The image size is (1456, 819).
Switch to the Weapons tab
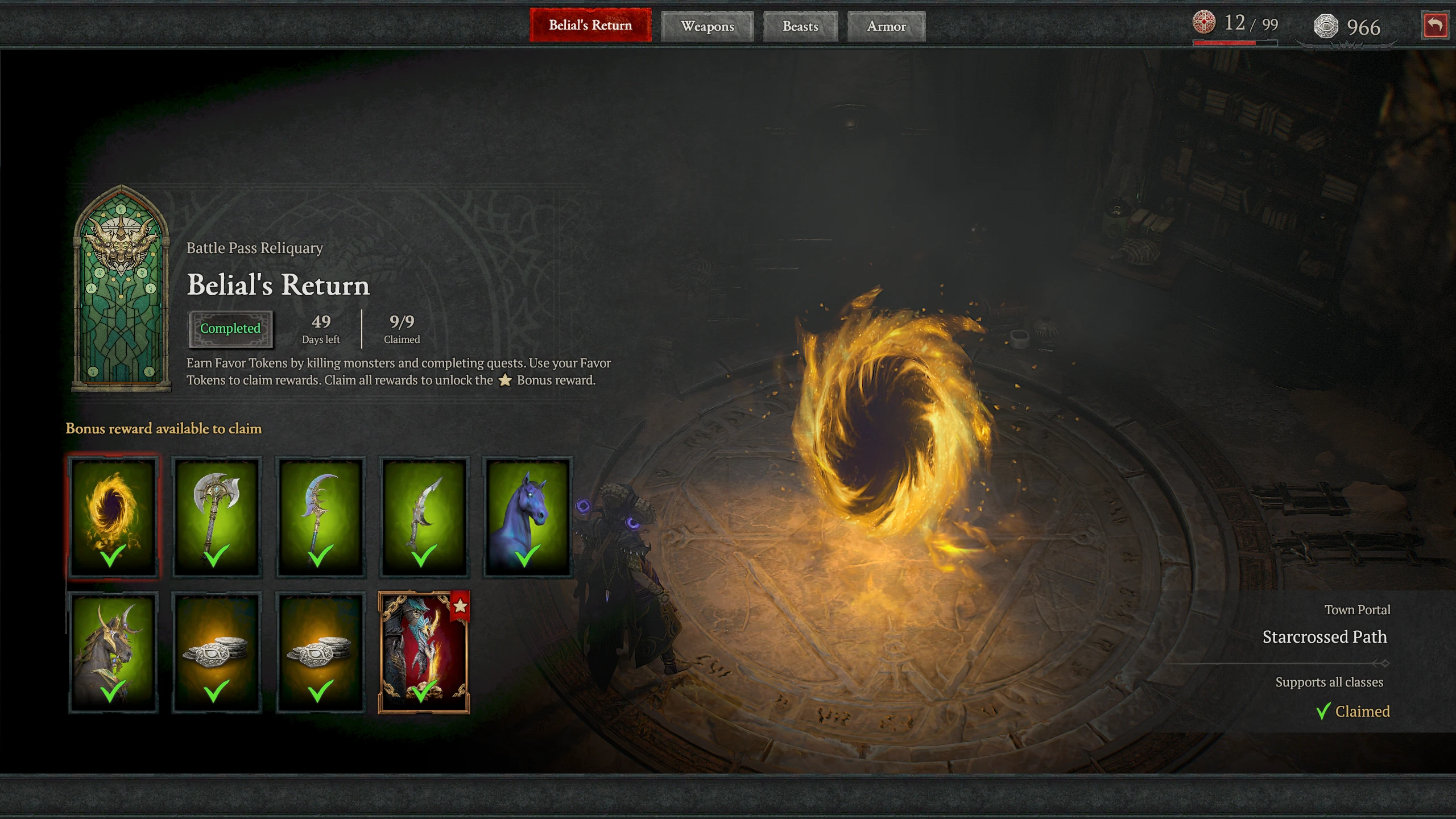(708, 26)
